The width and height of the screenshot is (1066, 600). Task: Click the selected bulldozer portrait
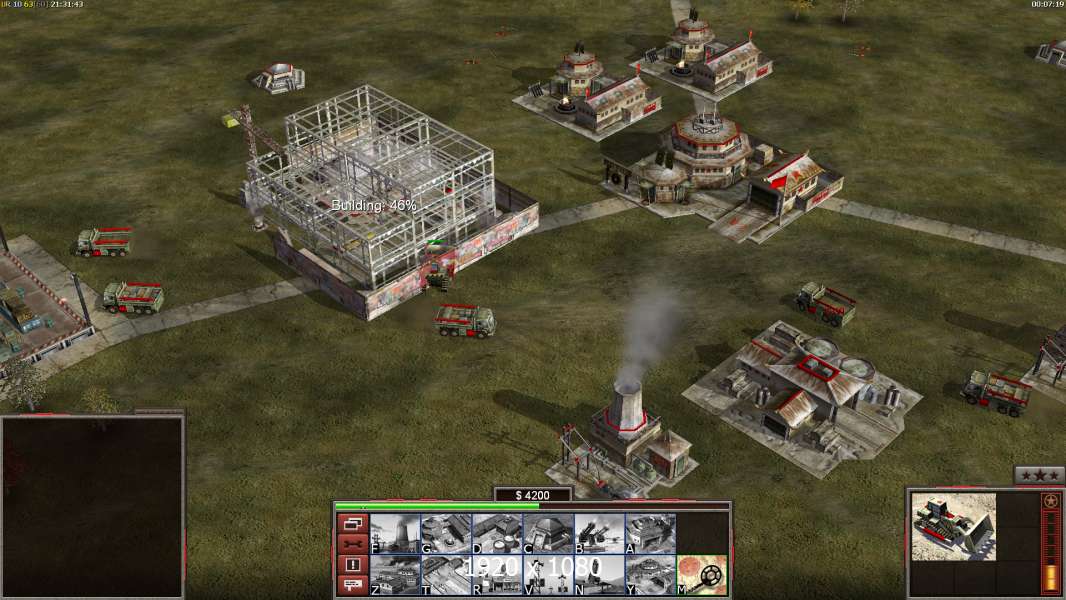(954, 526)
